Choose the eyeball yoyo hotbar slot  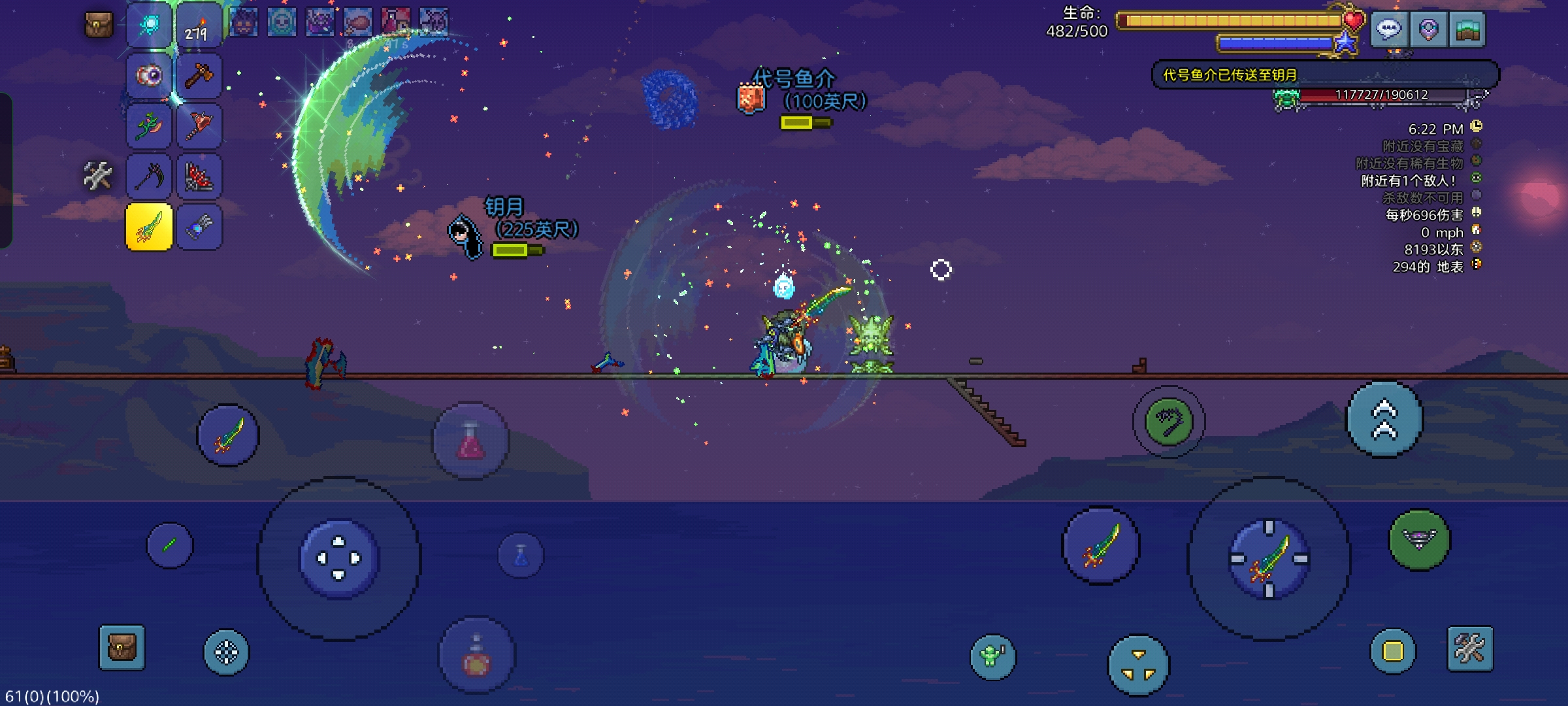(x=150, y=76)
